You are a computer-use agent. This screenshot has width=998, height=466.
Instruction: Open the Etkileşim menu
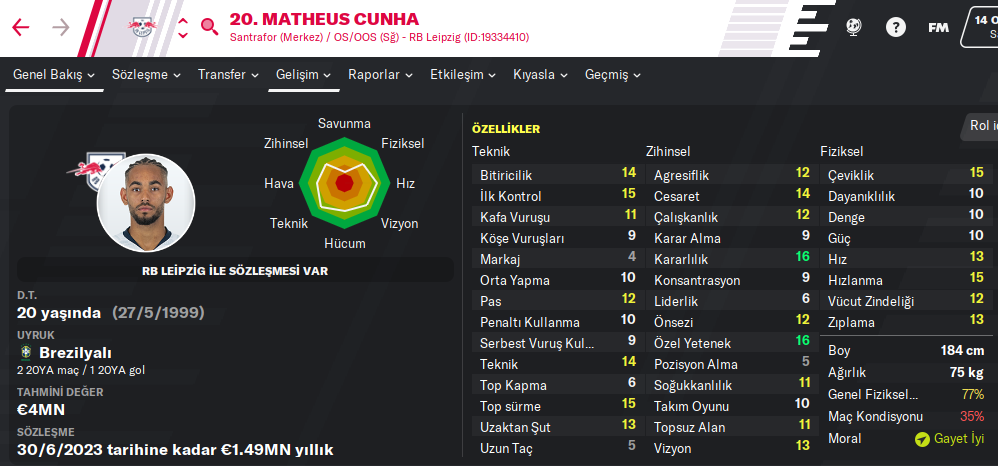pos(463,75)
